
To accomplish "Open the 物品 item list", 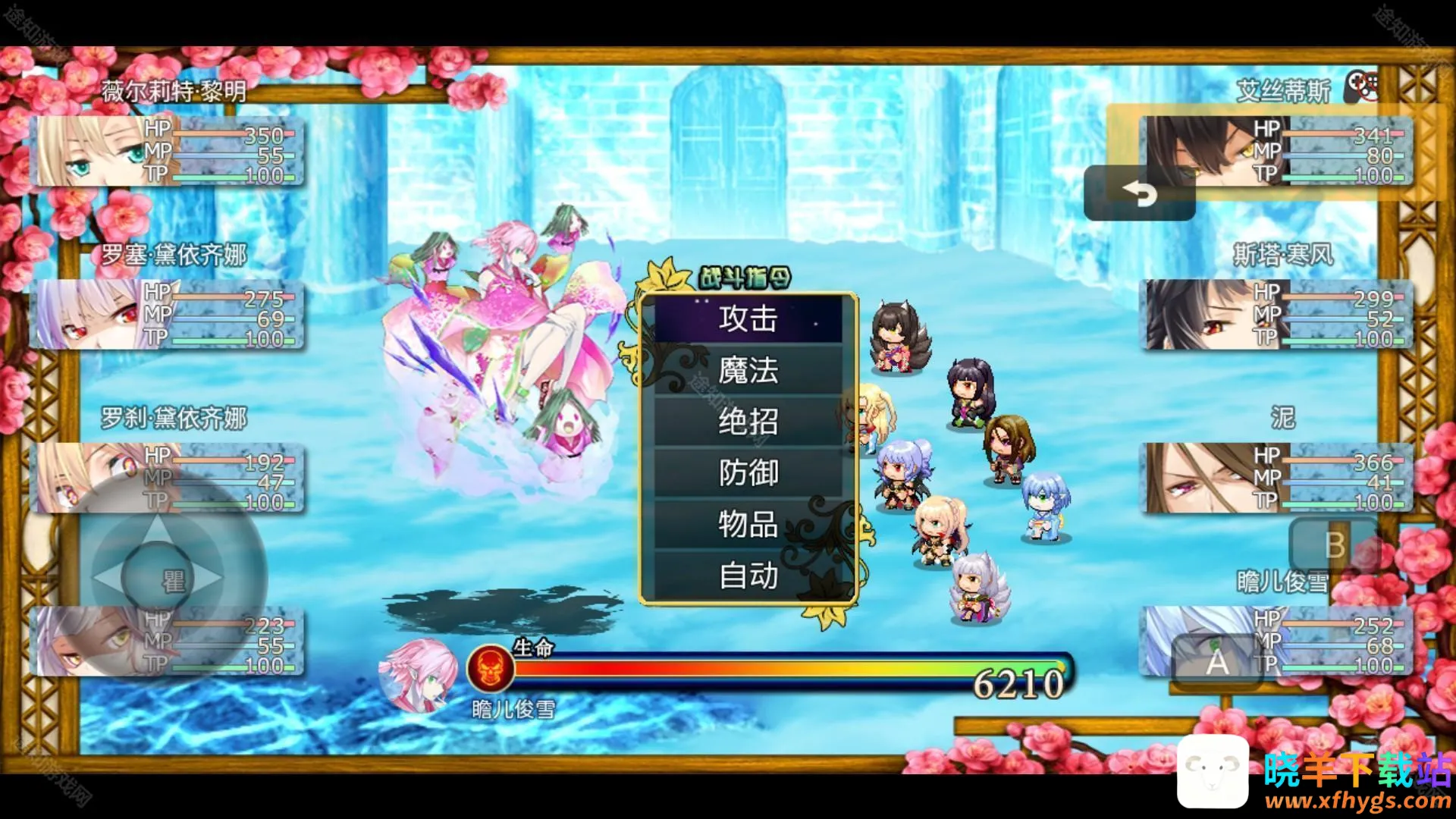I will pos(748,525).
